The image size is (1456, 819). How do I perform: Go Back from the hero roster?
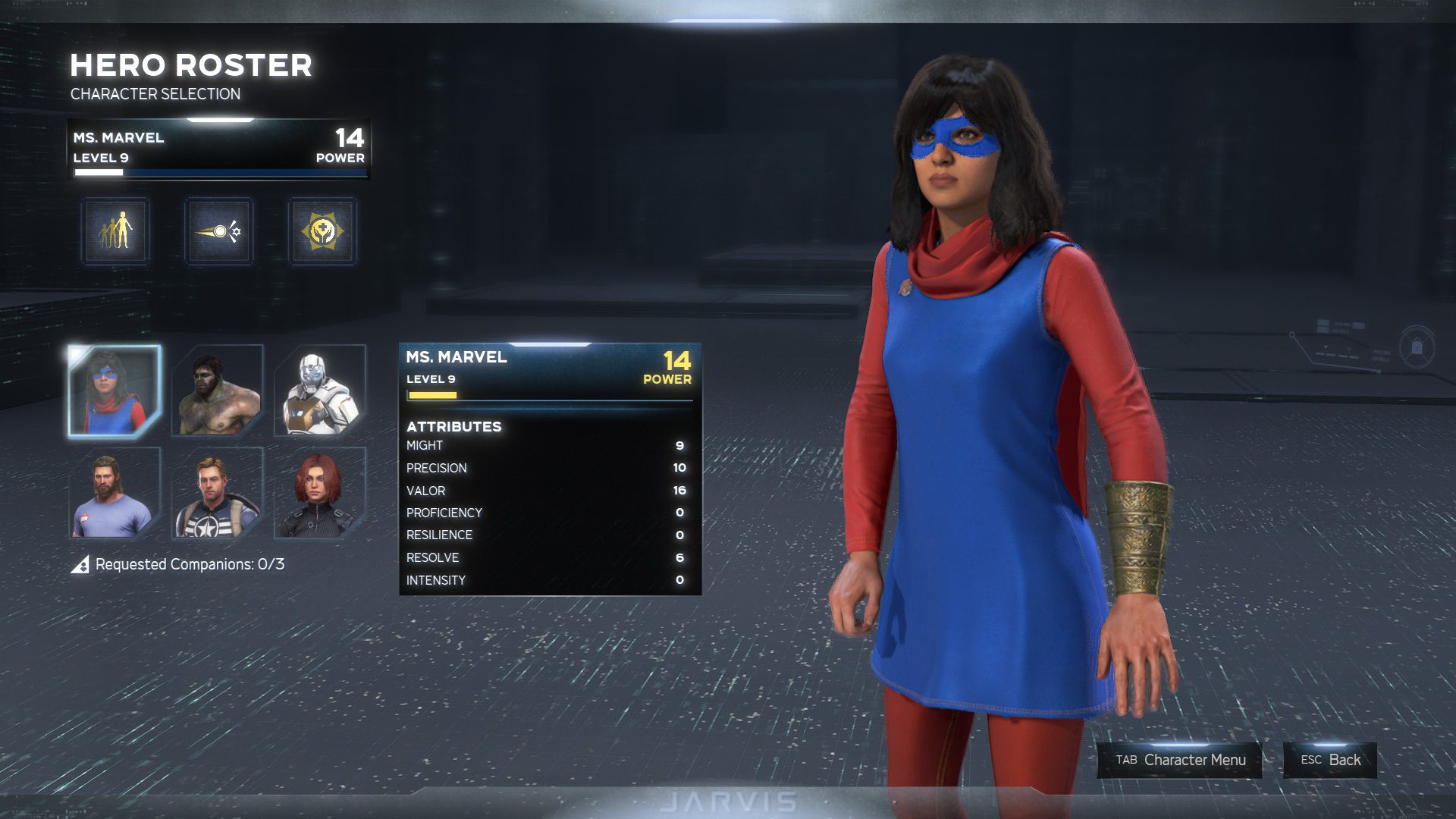pos(1330,760)
